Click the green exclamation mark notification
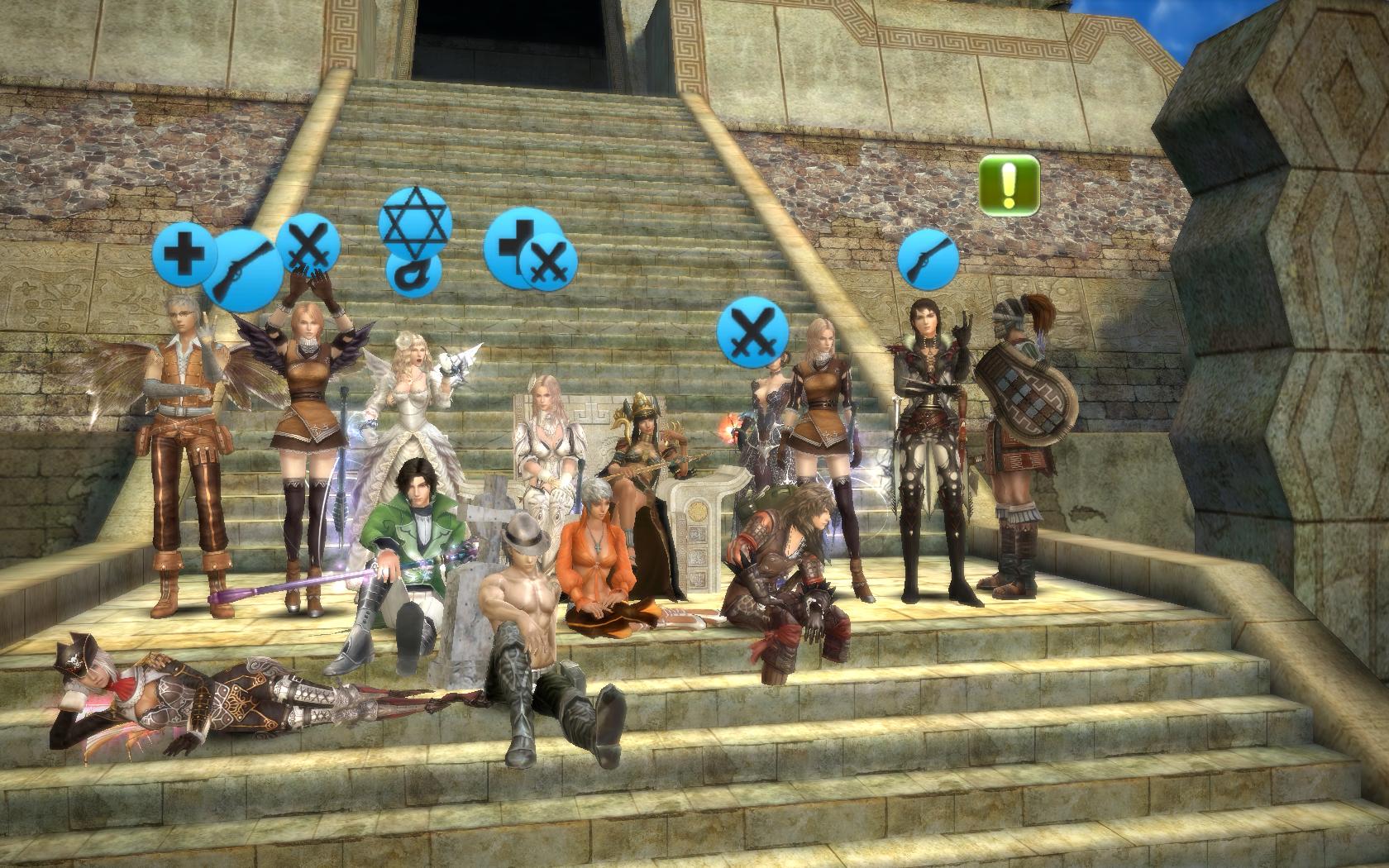Viewport: 1389px width, 868px height. point(1010,185)
